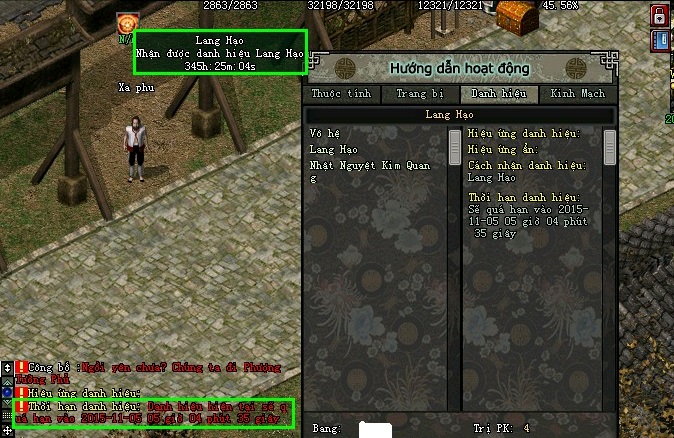Click the title list scrollbar handle
674x438 pixels.
[454, 145]
